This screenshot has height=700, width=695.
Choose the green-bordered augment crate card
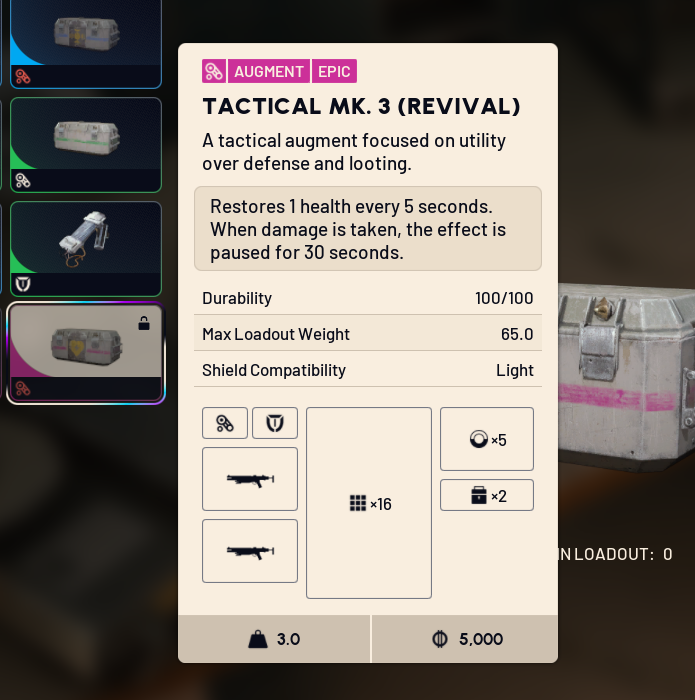85,143
